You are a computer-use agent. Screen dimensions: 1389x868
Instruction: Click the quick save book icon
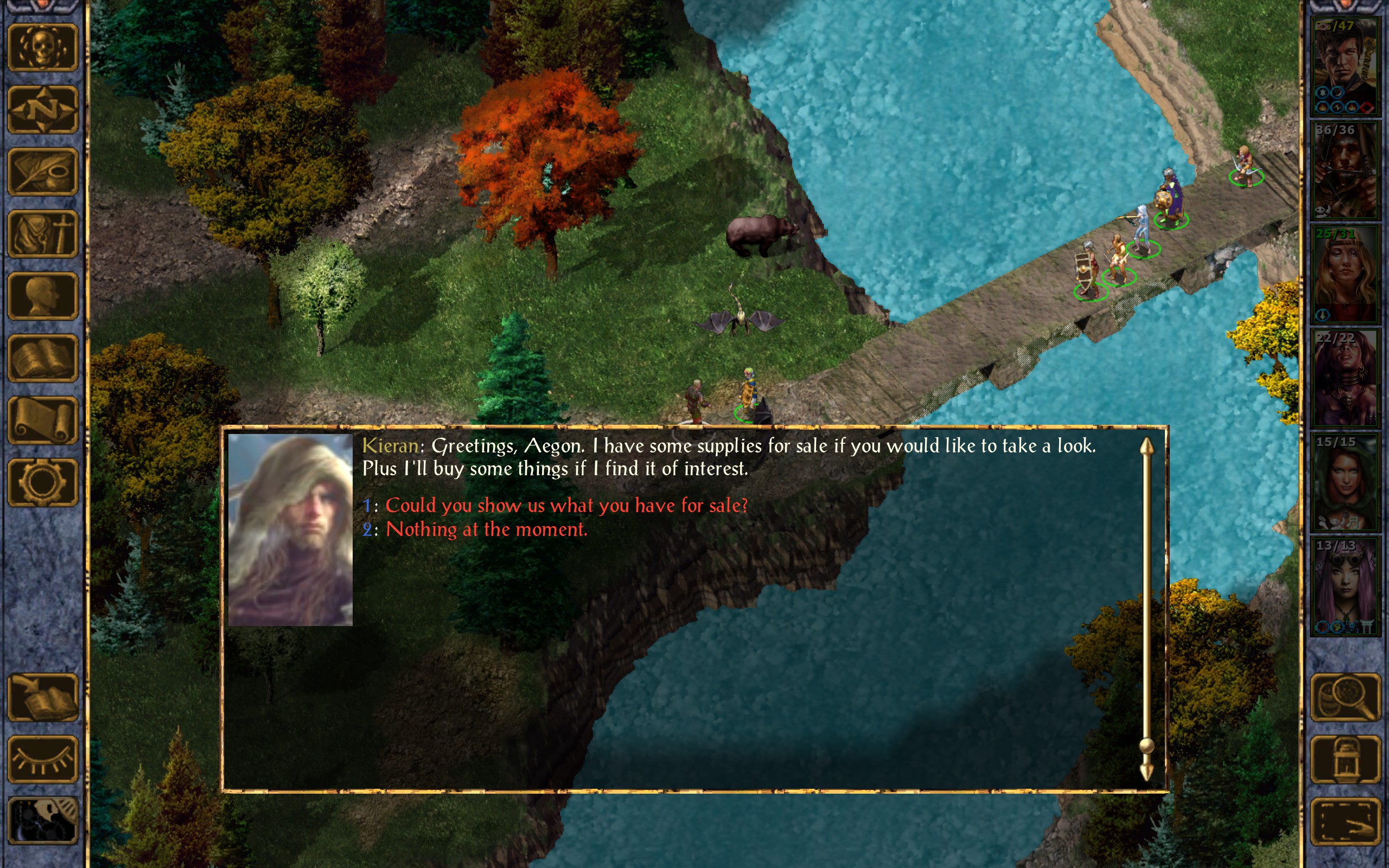(x=43, y=697)
